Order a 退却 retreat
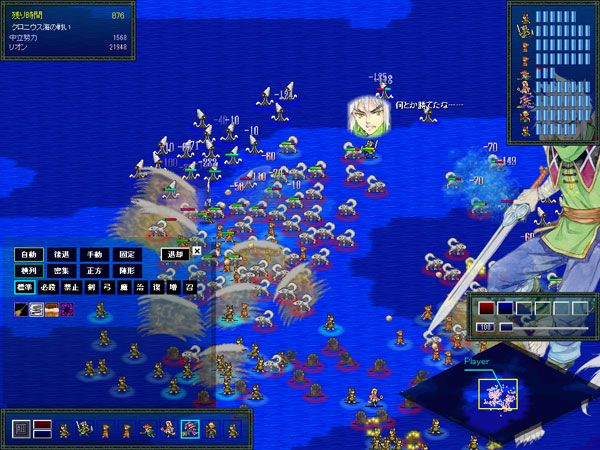The image size is (600, 450). tap(175, 254)
